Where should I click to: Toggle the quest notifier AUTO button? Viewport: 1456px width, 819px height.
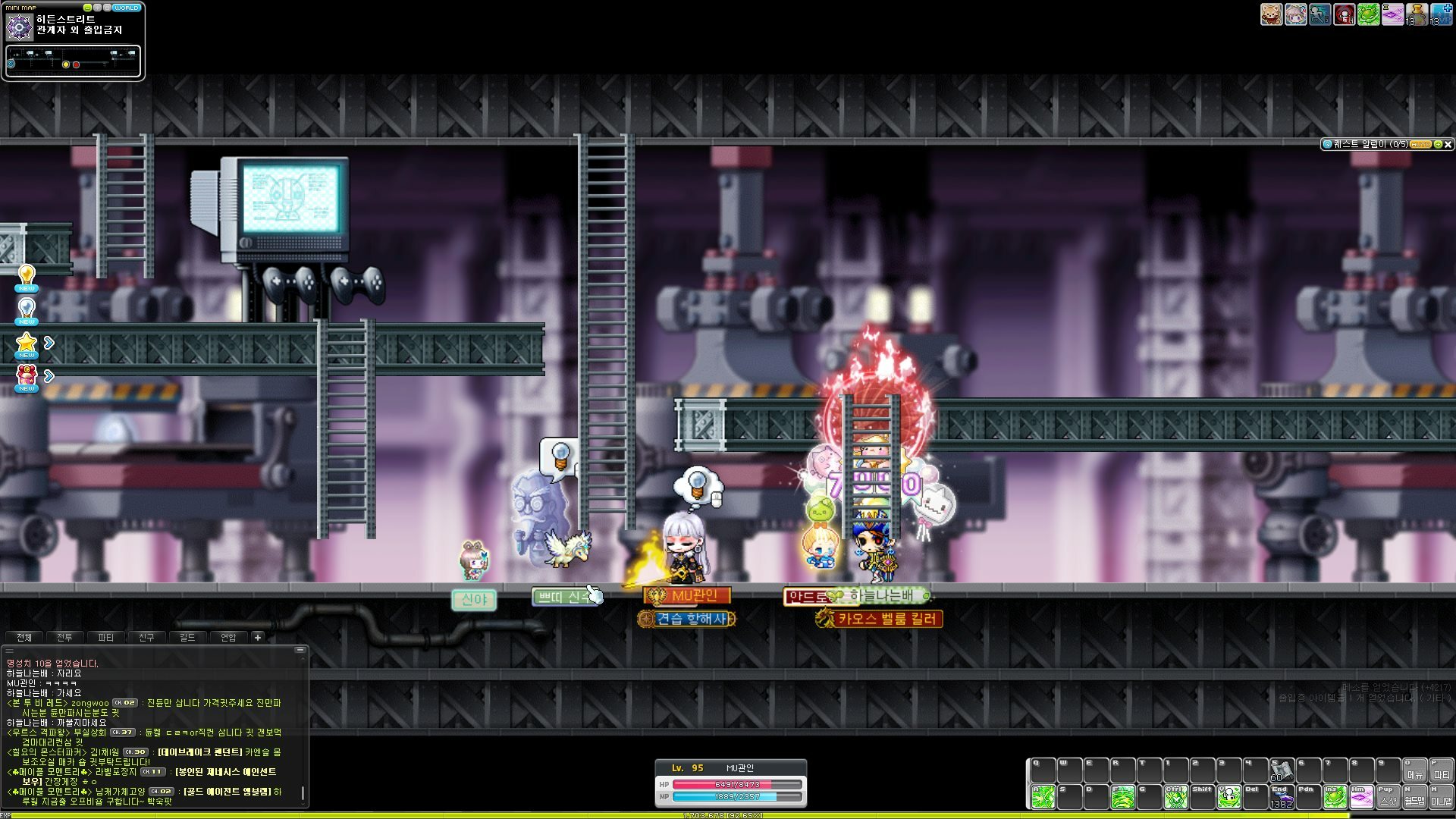1420,144
